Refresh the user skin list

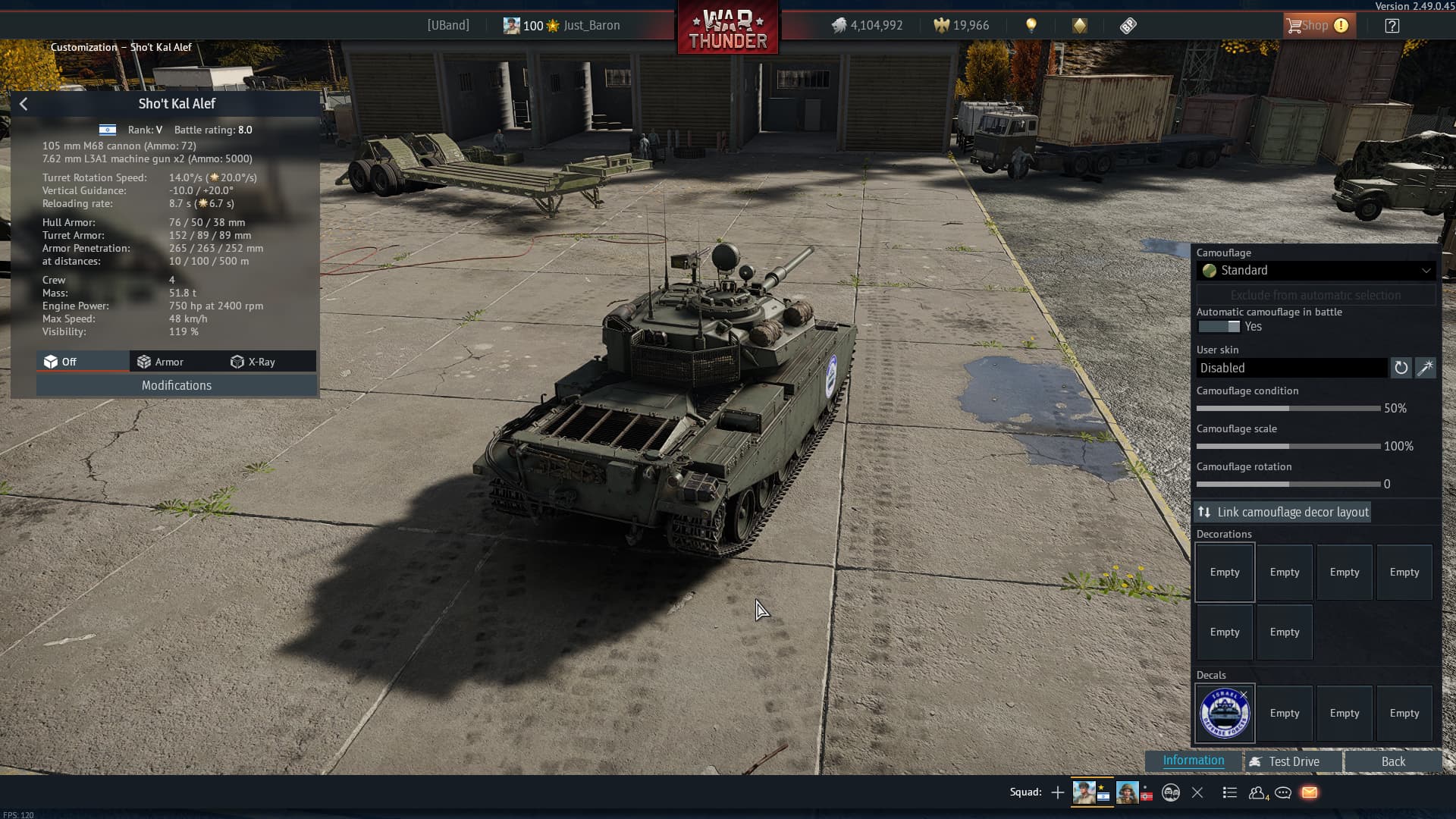coord(1401,368)
